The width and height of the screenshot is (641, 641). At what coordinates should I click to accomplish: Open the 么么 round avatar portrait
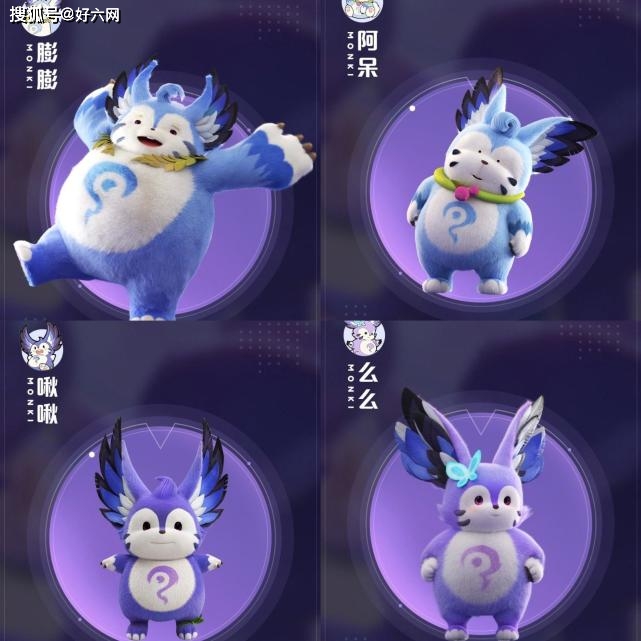(363, 340)
